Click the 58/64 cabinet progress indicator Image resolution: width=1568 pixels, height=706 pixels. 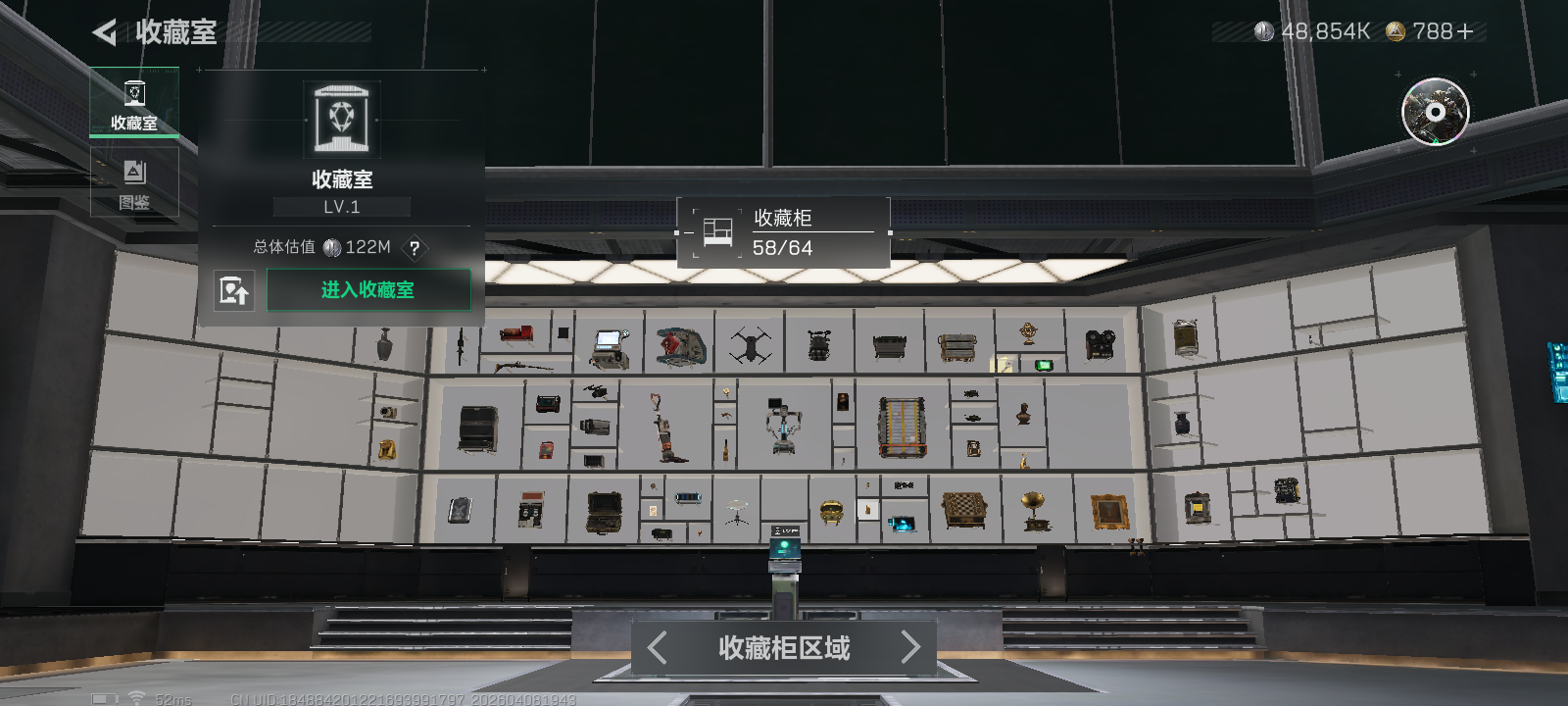pyautogui.click(x=783, y=247)
